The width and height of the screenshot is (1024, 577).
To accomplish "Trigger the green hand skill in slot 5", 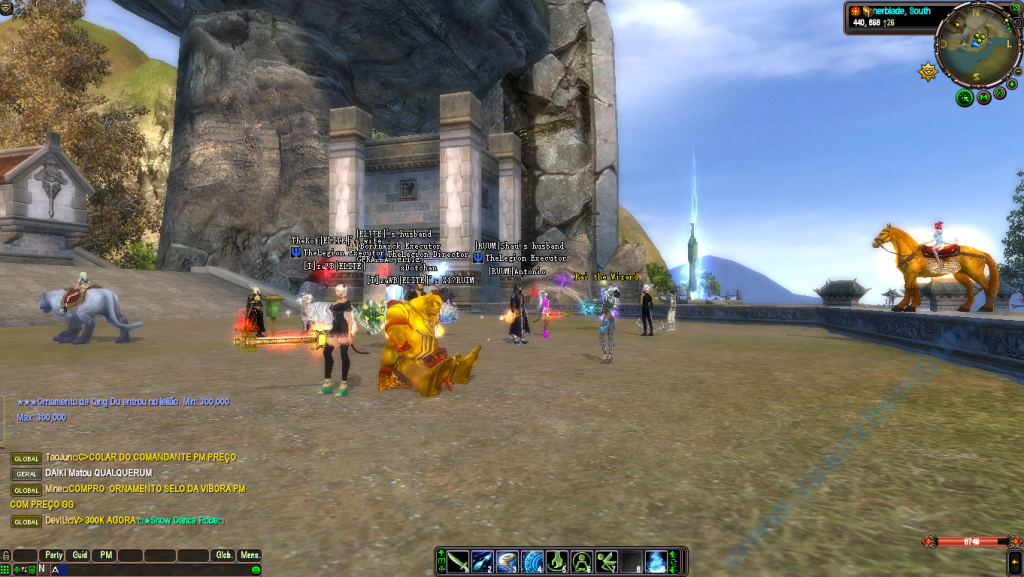I will point(557,562).
